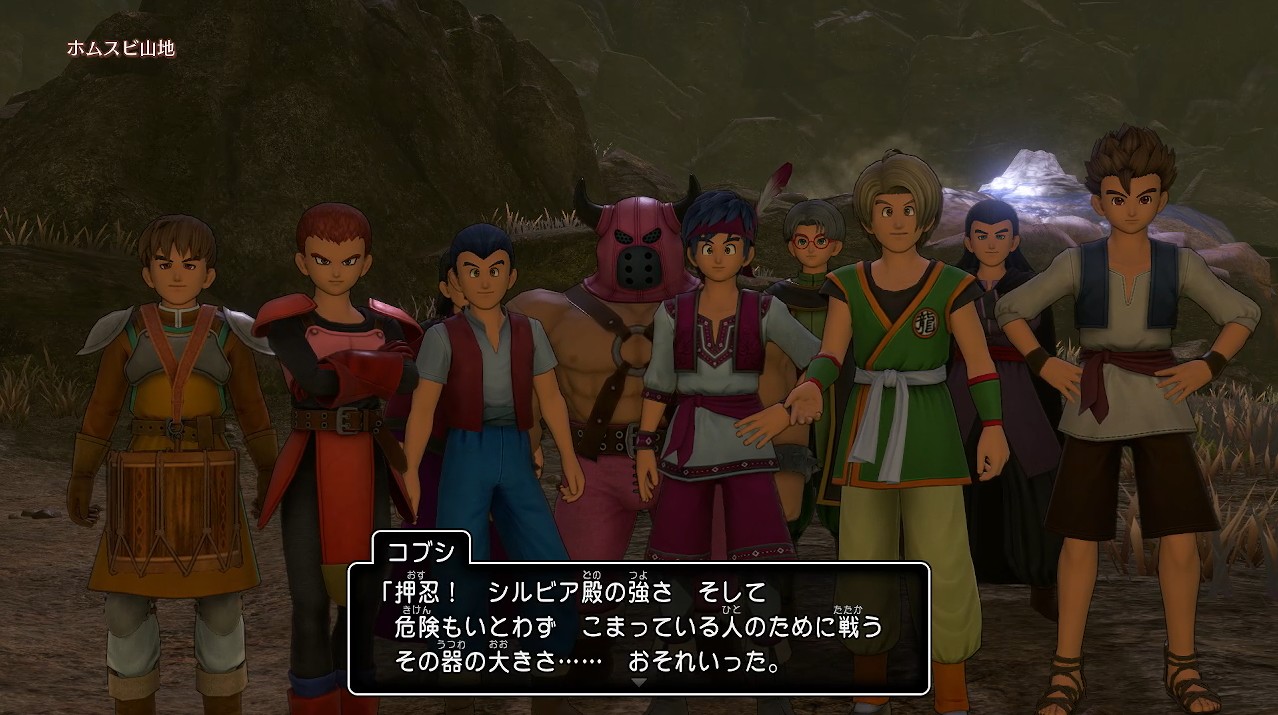Advance dialogue with the down arrow indicator
Screen dimensions: 1278x715
click(x=639, y=682)
